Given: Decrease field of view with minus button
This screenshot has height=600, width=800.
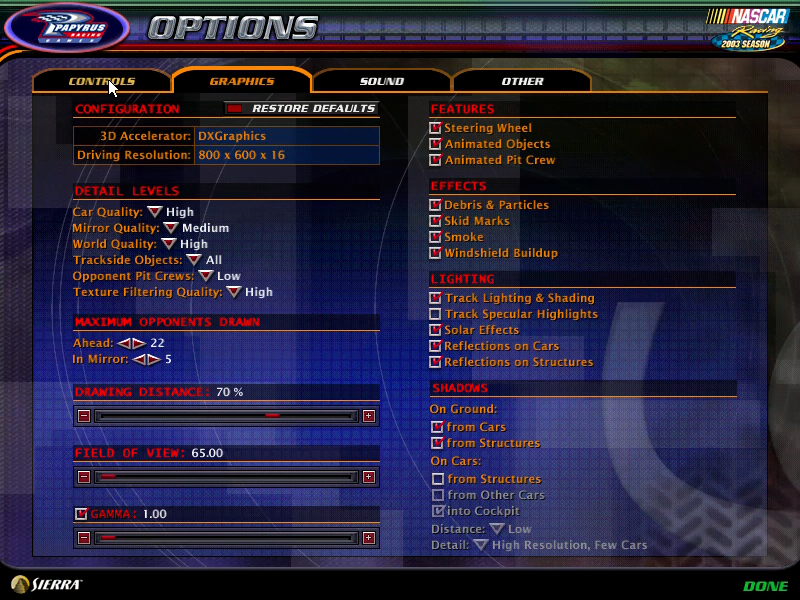Looking at the screenshot, I should 84,477.
